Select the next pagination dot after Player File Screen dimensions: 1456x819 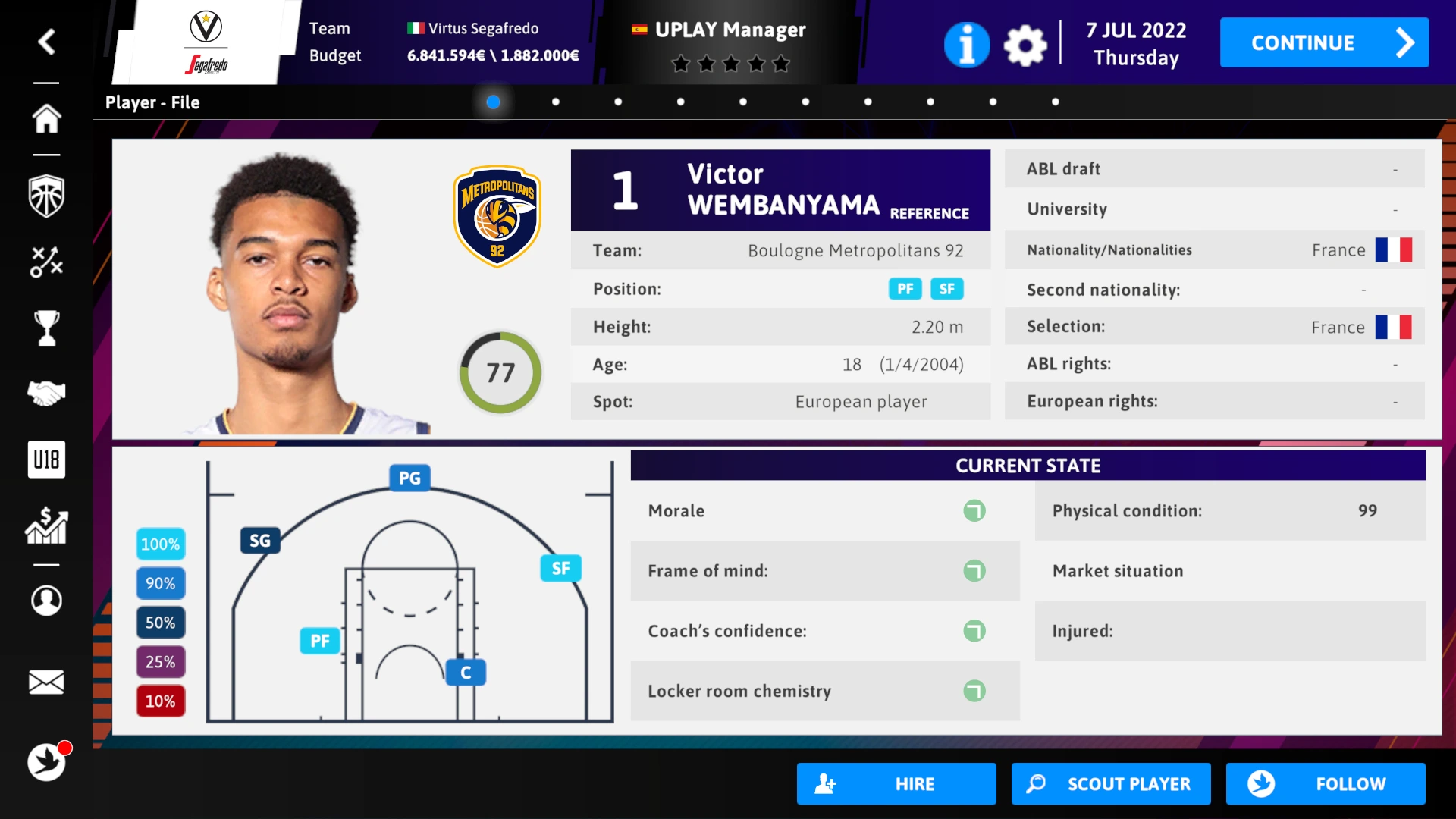[x=556, y=101]
